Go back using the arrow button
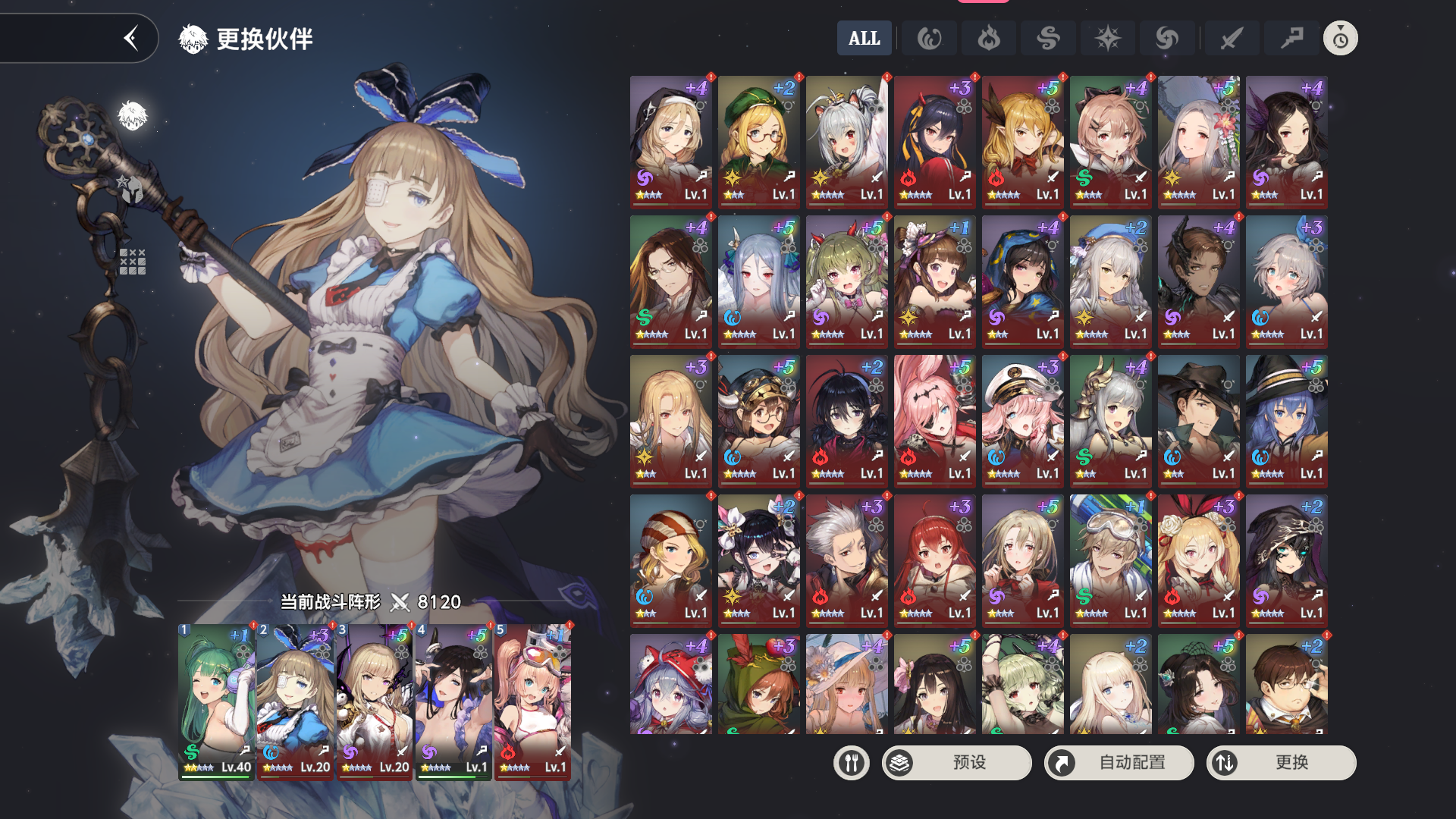1456x819 pixels. (x=132, y=38)
